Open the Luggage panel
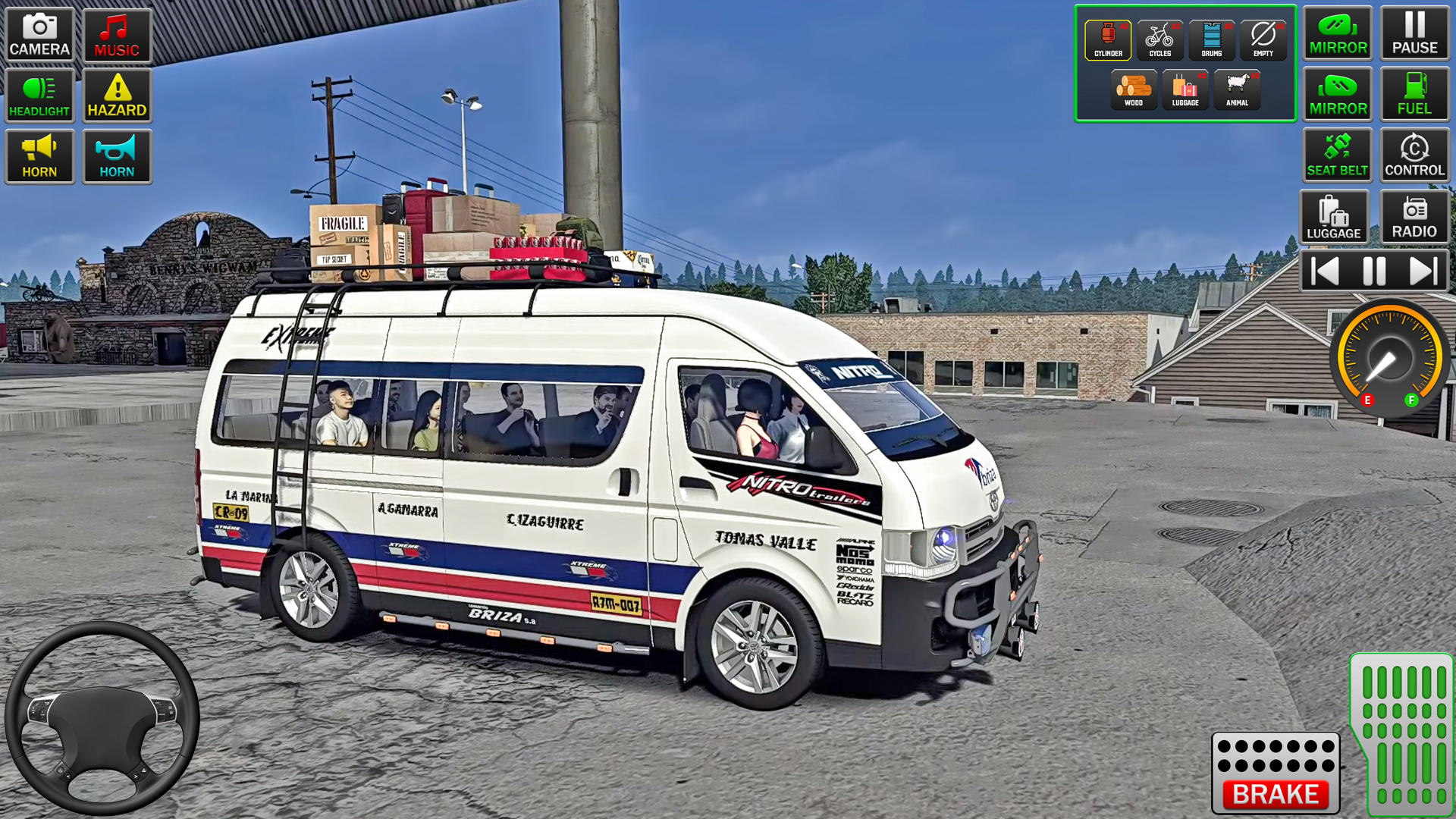 point(1338,216)
